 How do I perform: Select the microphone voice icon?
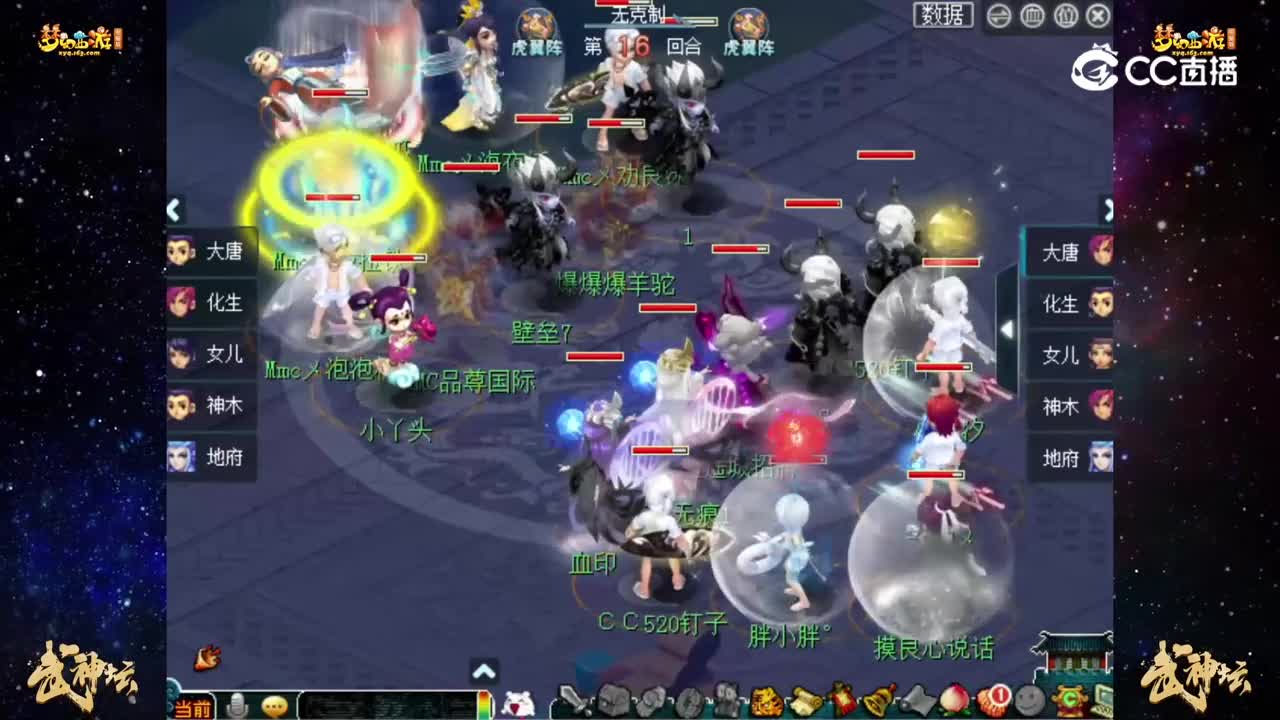coord(234,705)
